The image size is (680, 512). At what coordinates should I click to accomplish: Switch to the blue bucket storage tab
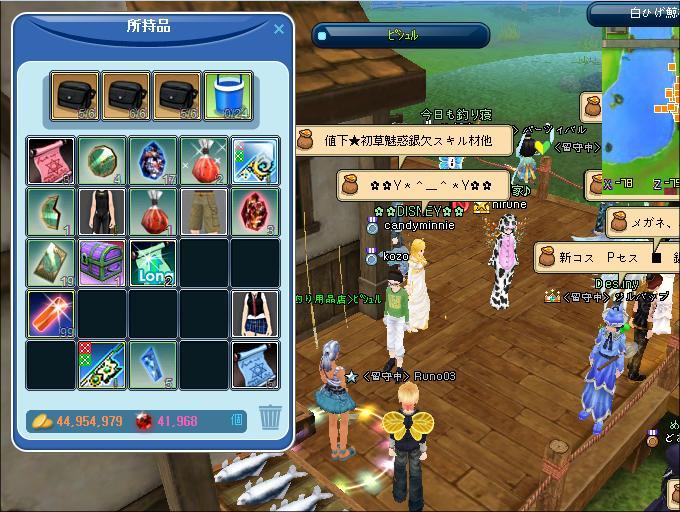226,96
